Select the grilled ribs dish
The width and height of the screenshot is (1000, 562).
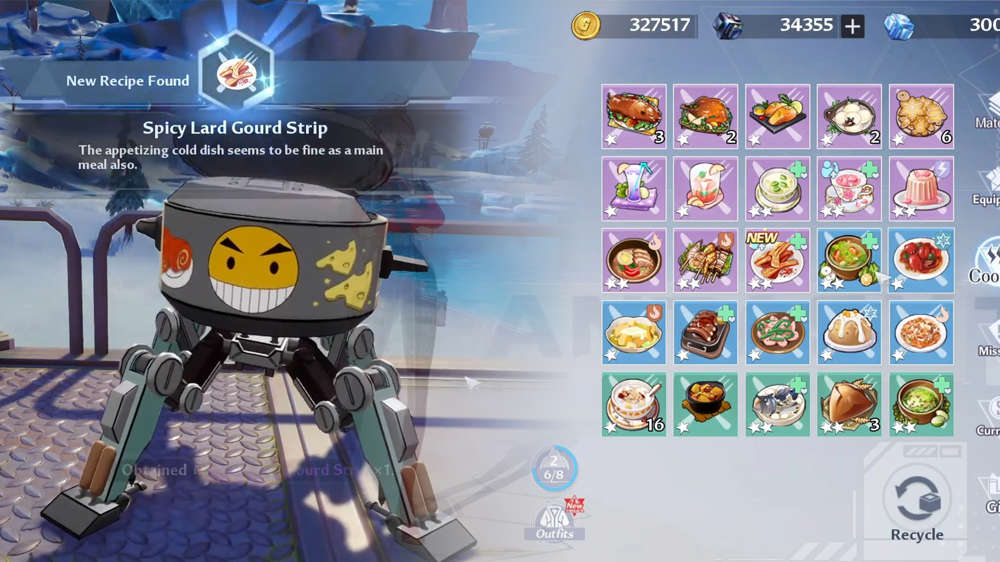(x=706, y=332)
